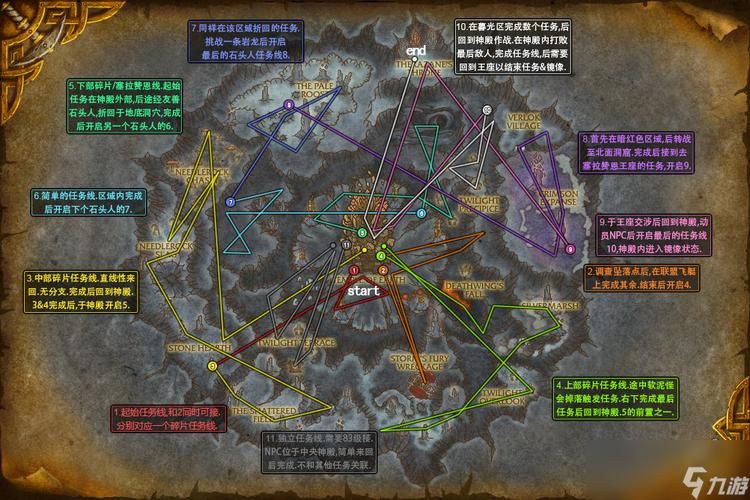Select the purple number 8 map marker
Image resolution: width=750 pixels, height=500 pixels.
click(289, 105)
